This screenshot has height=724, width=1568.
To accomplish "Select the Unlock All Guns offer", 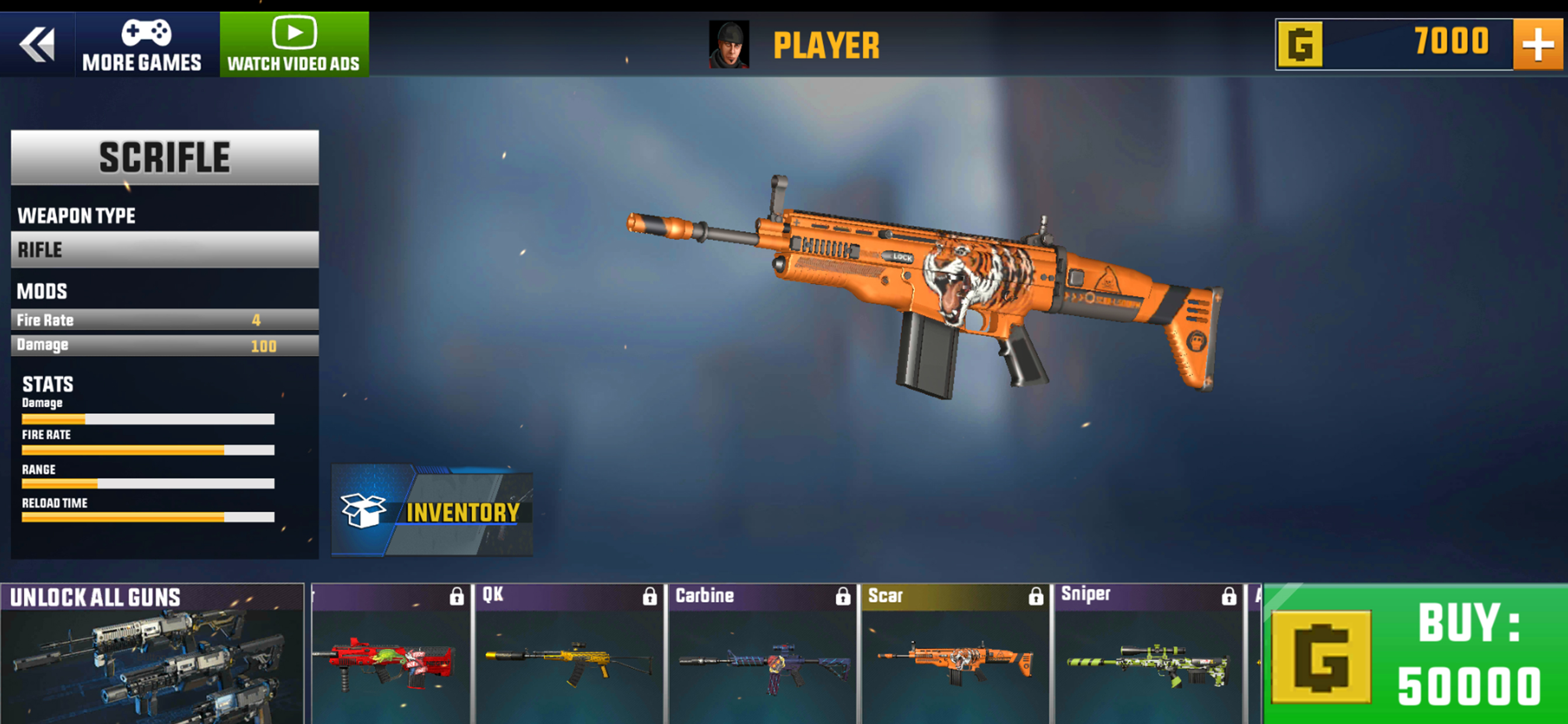I will (152, 654).
